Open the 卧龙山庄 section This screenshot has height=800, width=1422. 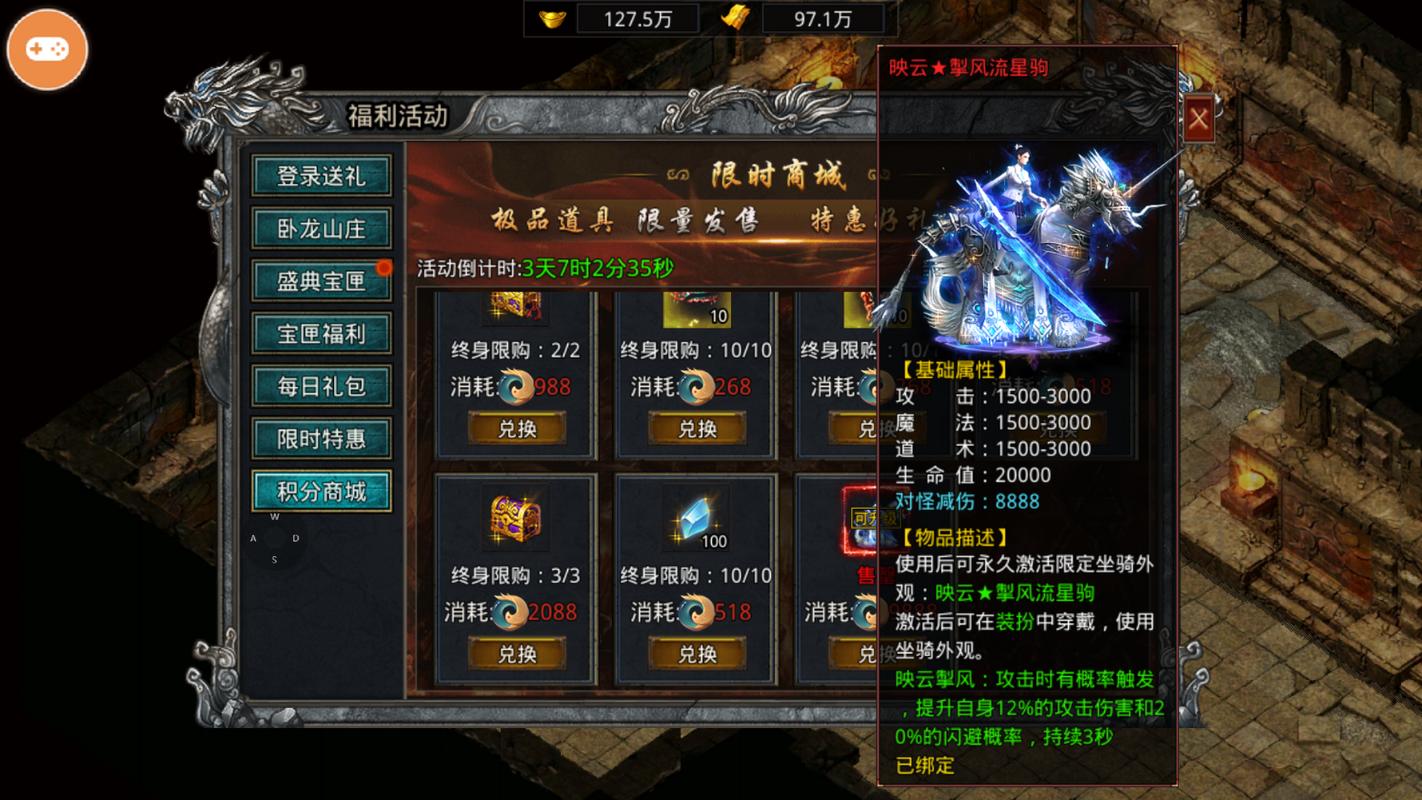pos(321,228)
